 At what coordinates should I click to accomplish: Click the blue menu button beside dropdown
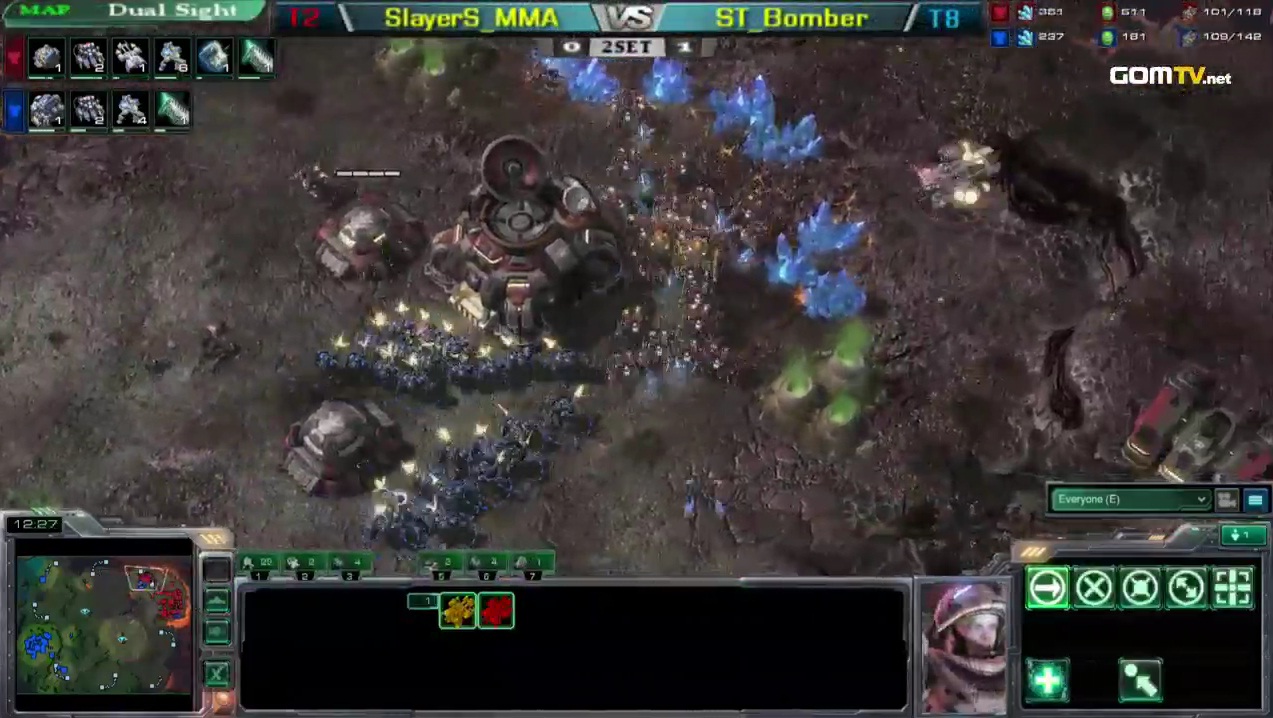pyautogui.click(x=1255, y=499)
